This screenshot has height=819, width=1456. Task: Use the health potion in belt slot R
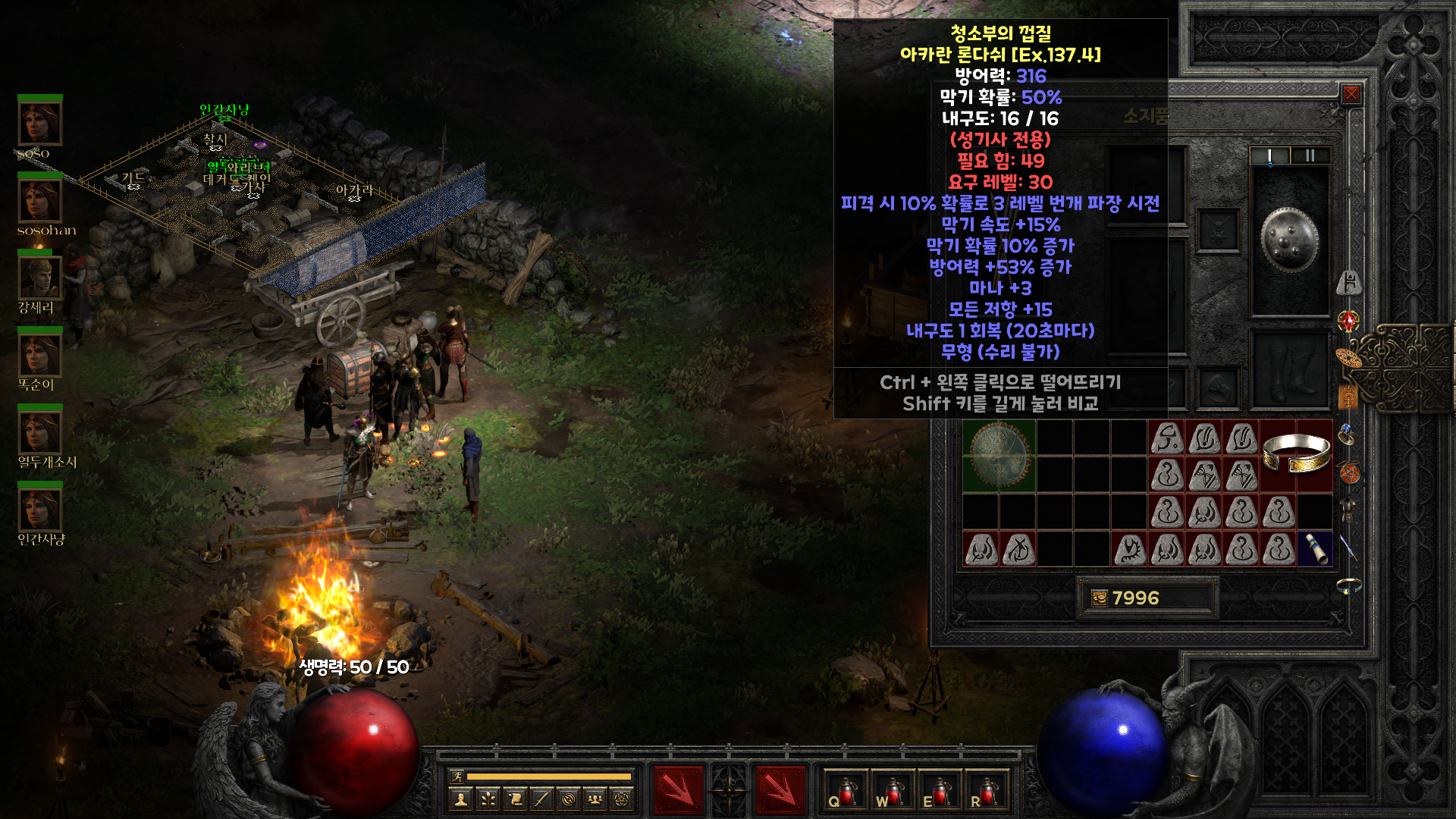(x=986, y=791)
